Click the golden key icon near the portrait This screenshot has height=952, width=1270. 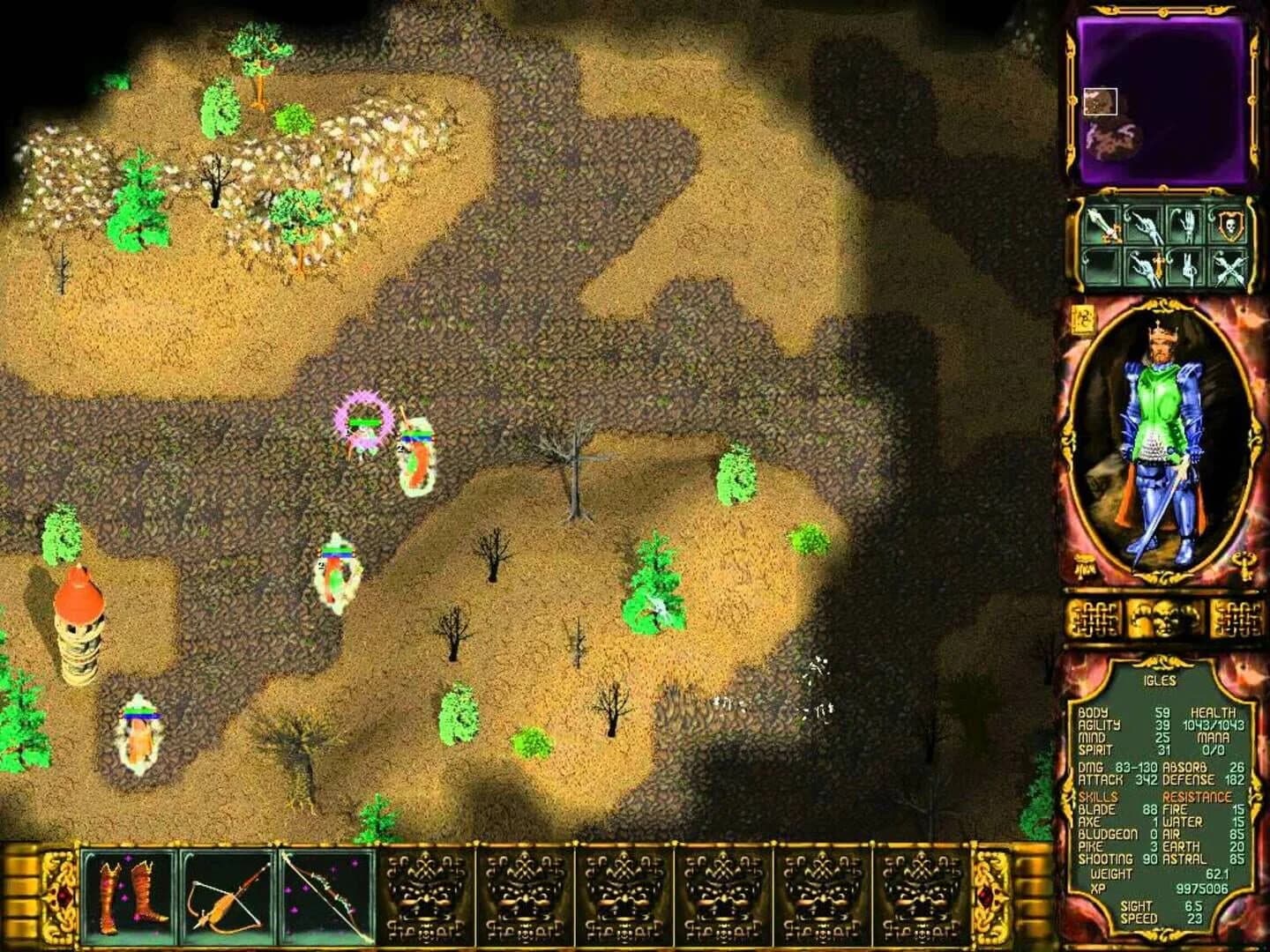pyautogui.click(x=1245, y=565)
